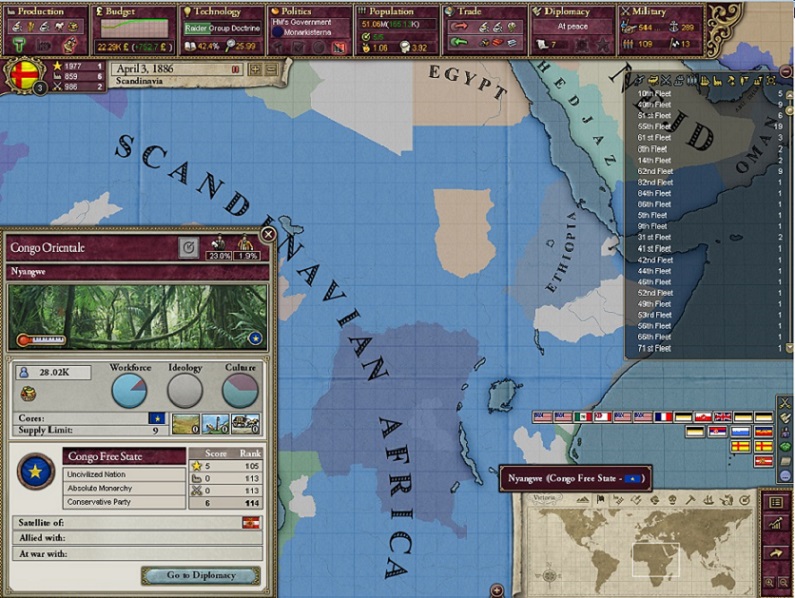The image size is (795, 598).
Task: Open the Production screen
Action: coord(44,12)
